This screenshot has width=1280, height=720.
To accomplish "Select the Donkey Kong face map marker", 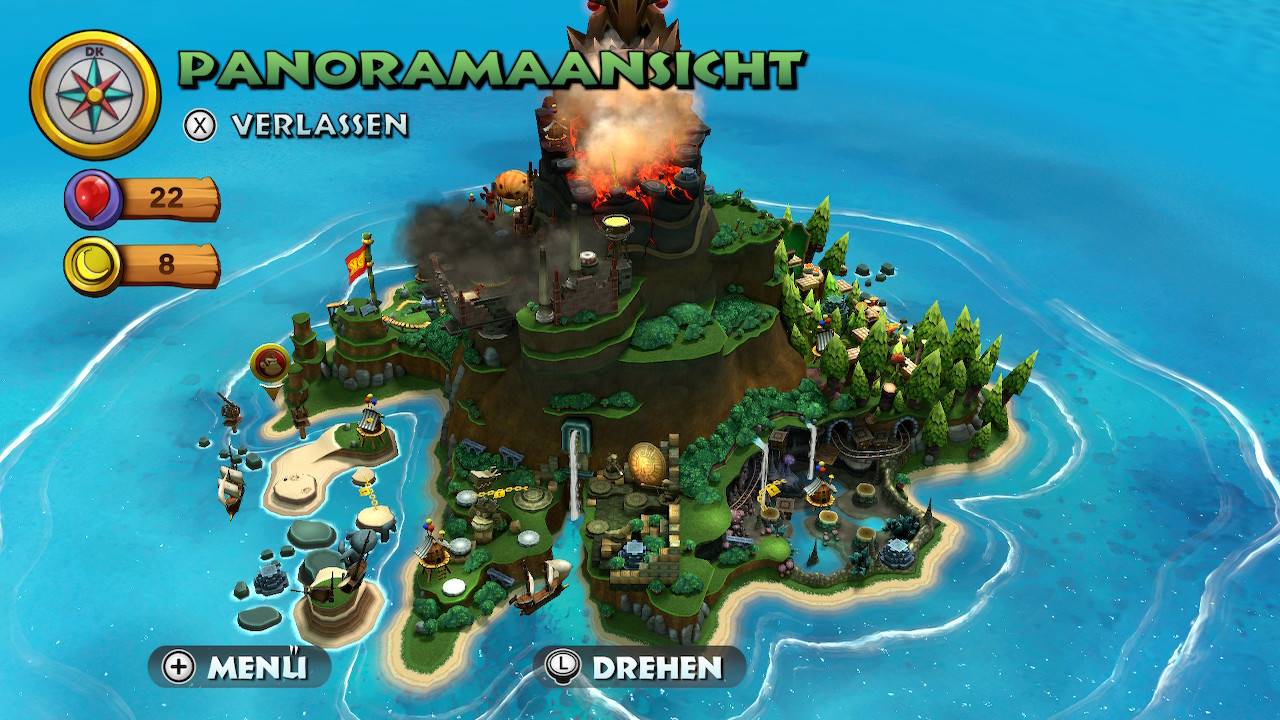I will tap(270, 364).
